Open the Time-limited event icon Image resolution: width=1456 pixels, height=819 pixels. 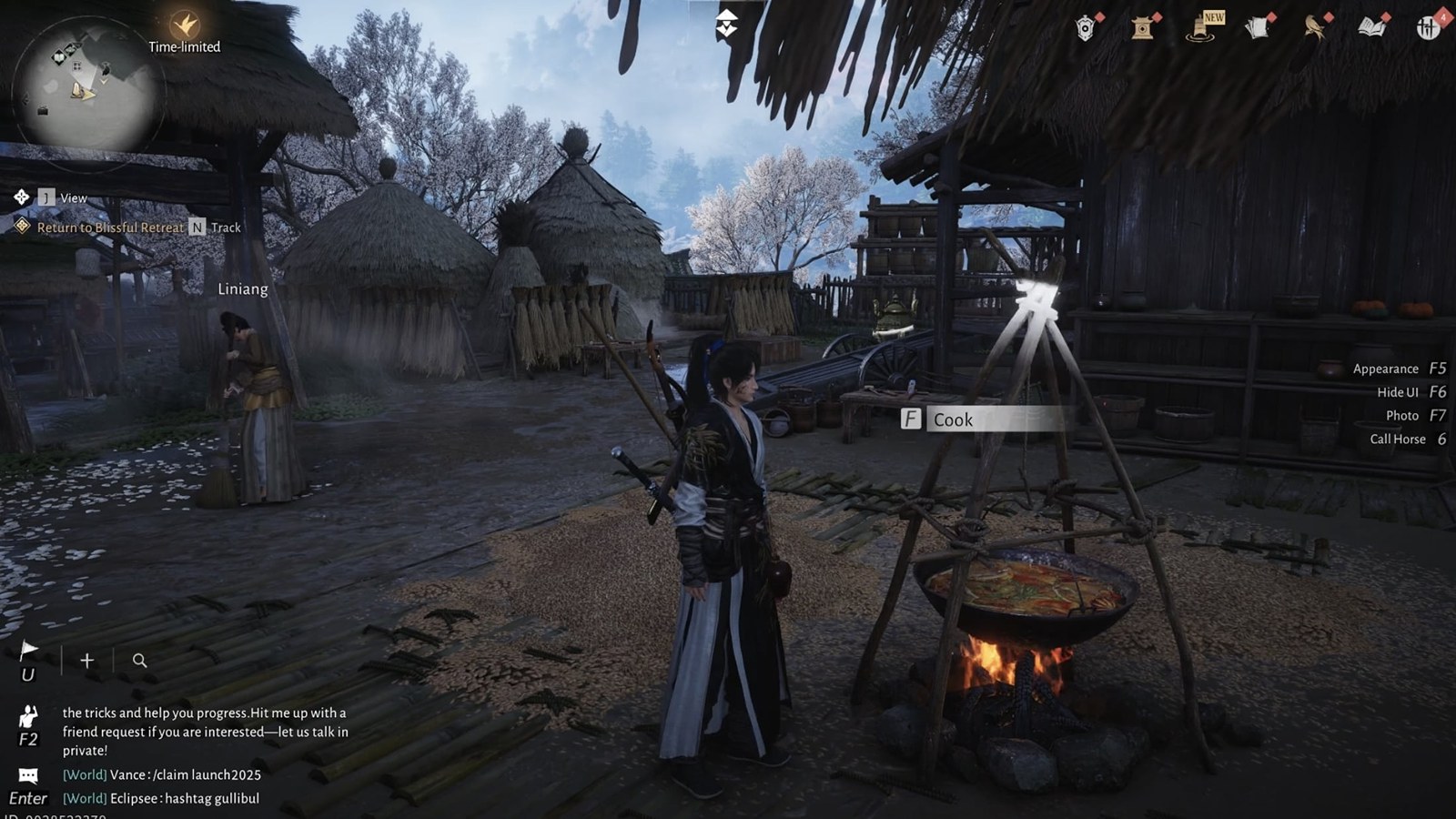click(185, 25)
